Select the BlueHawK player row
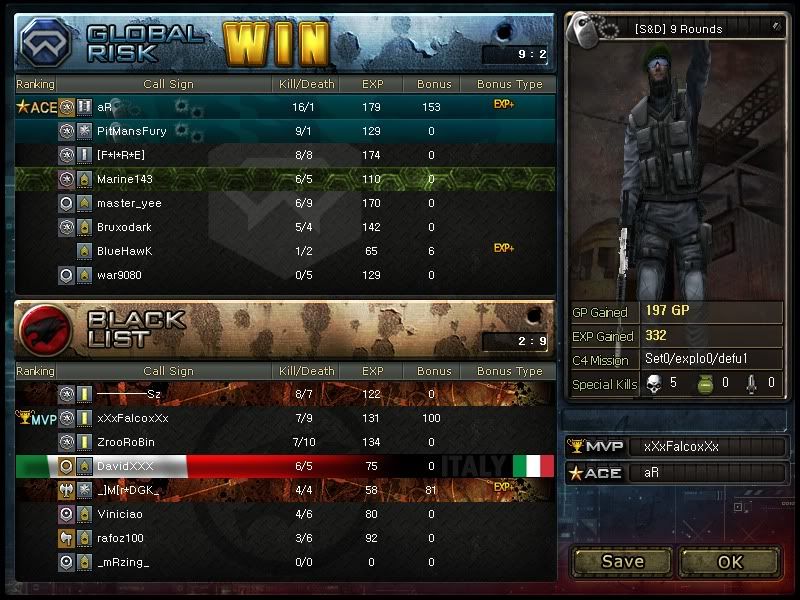 pyautogui.click(x=126, y=251)
